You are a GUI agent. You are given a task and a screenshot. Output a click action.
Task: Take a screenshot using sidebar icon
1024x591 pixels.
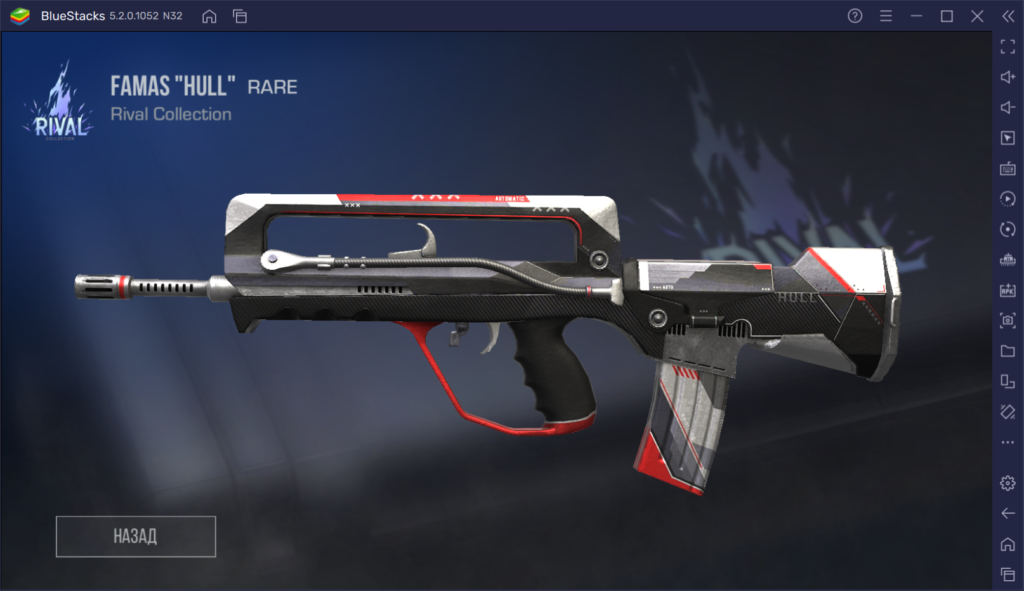tap(1007, 321)
